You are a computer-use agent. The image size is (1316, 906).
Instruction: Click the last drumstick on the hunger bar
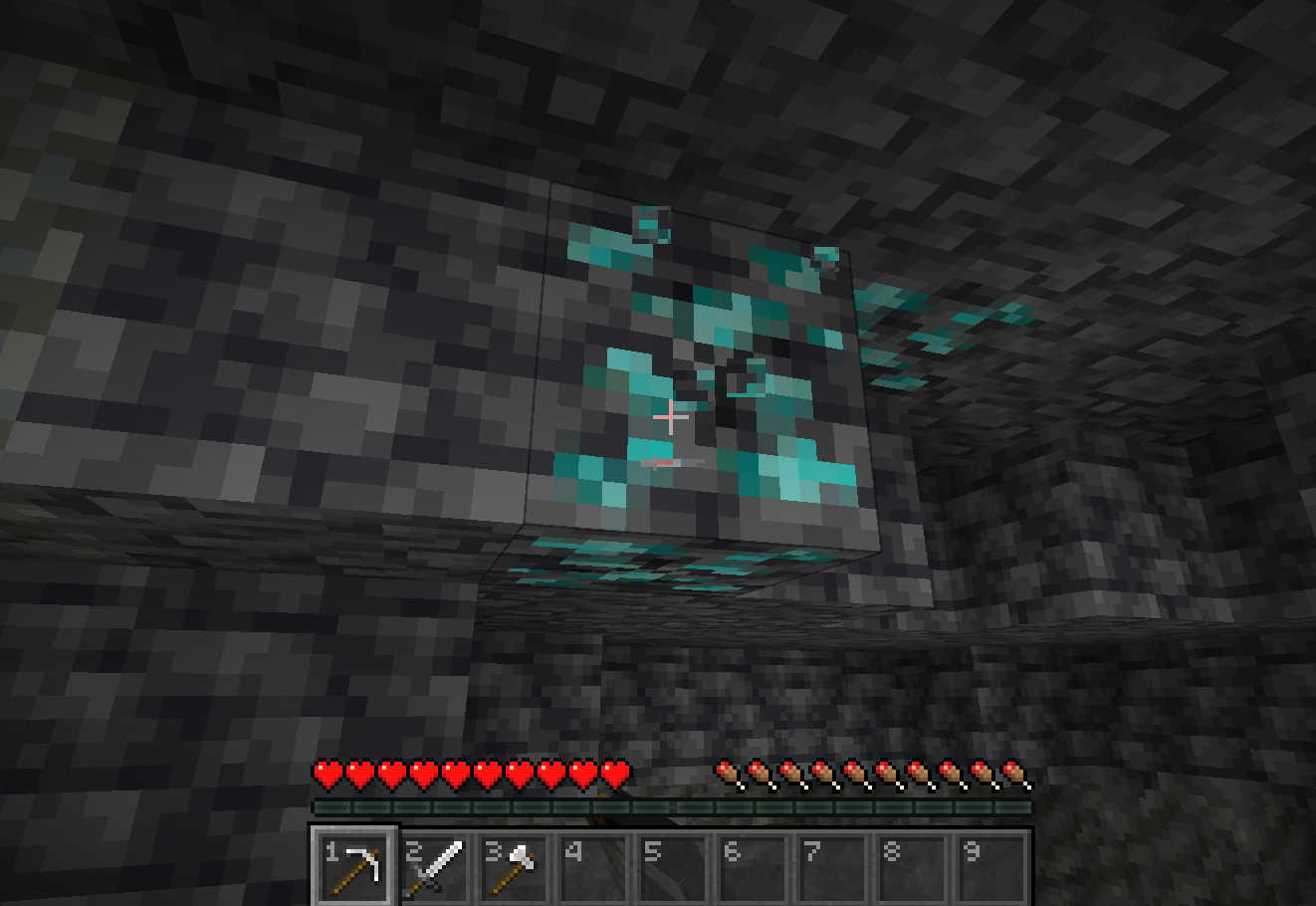pyautogui.click(x=1012, y=775)
